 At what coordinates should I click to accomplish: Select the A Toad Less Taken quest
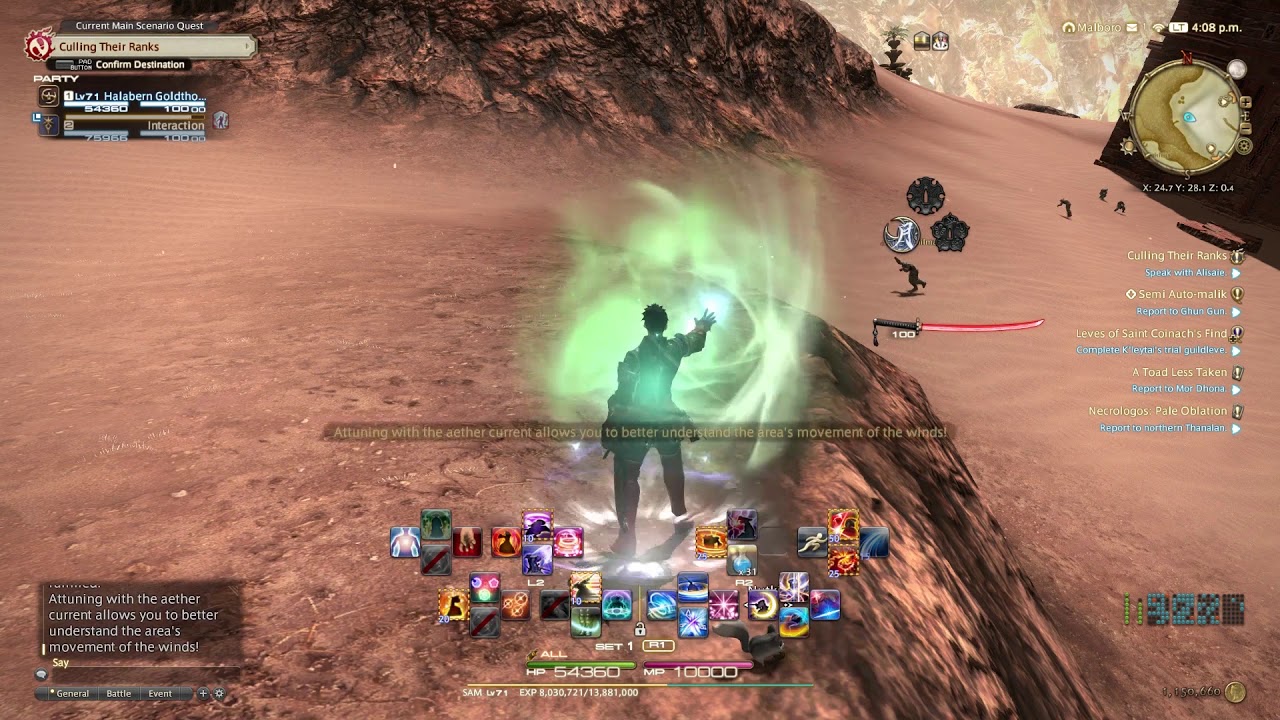[x=1178, y=372]
